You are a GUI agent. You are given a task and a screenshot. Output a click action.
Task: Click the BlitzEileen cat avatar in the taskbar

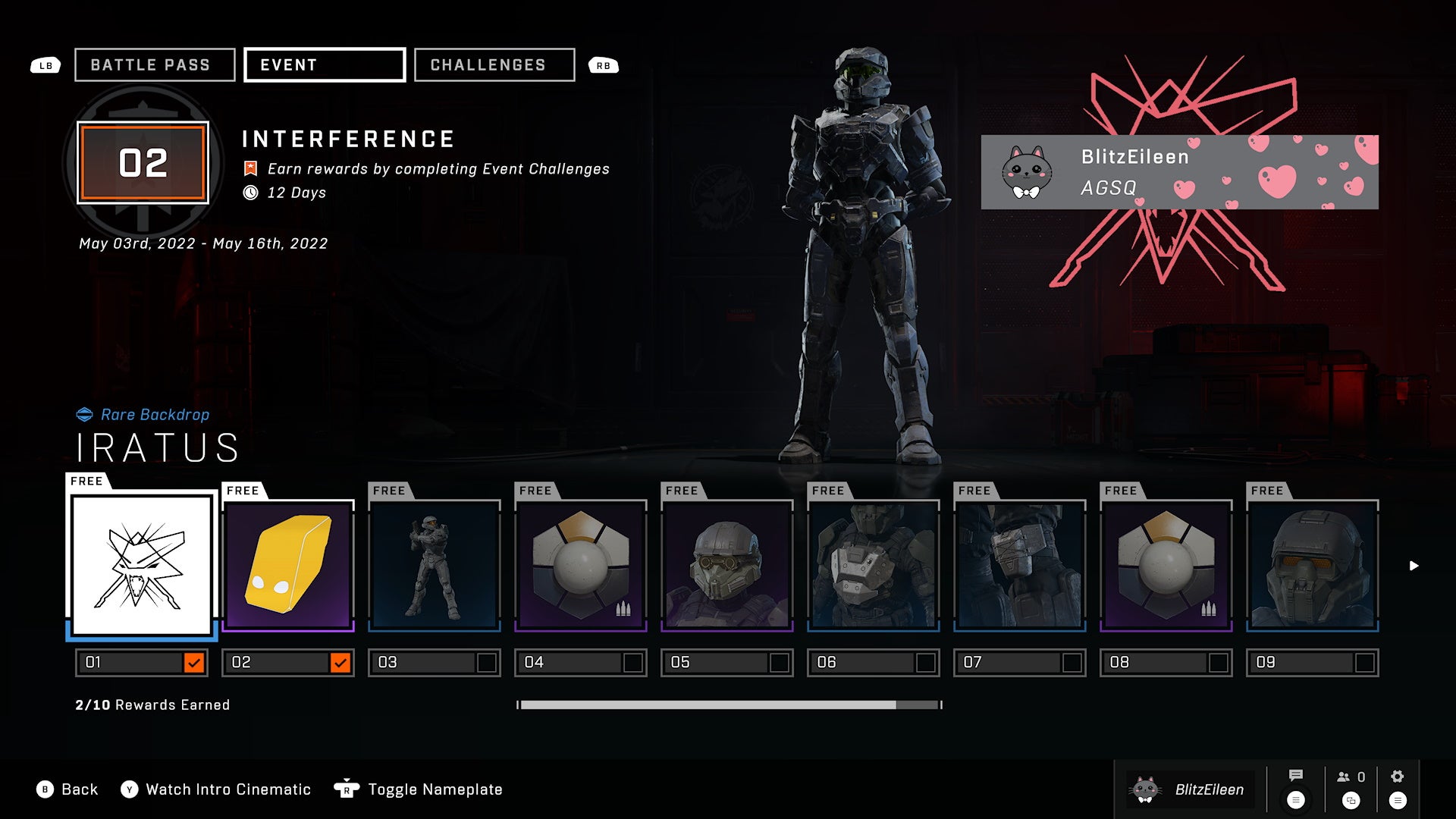(1145, 789)
